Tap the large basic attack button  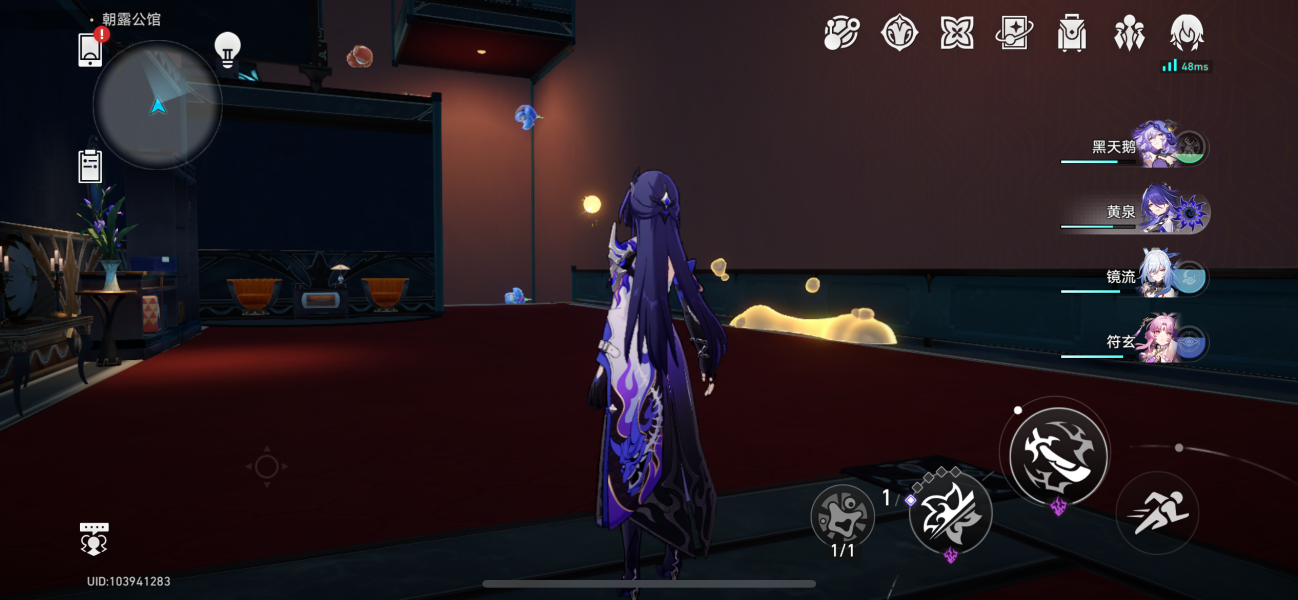[1058, 456]
